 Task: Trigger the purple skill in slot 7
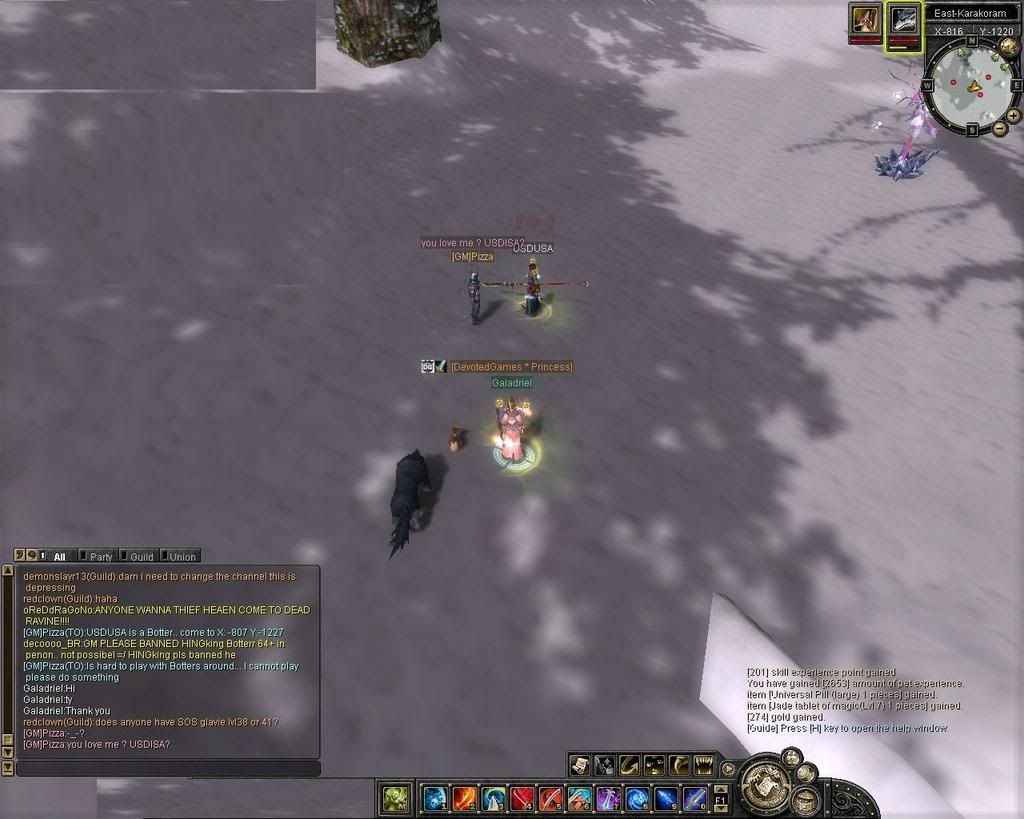608,798
